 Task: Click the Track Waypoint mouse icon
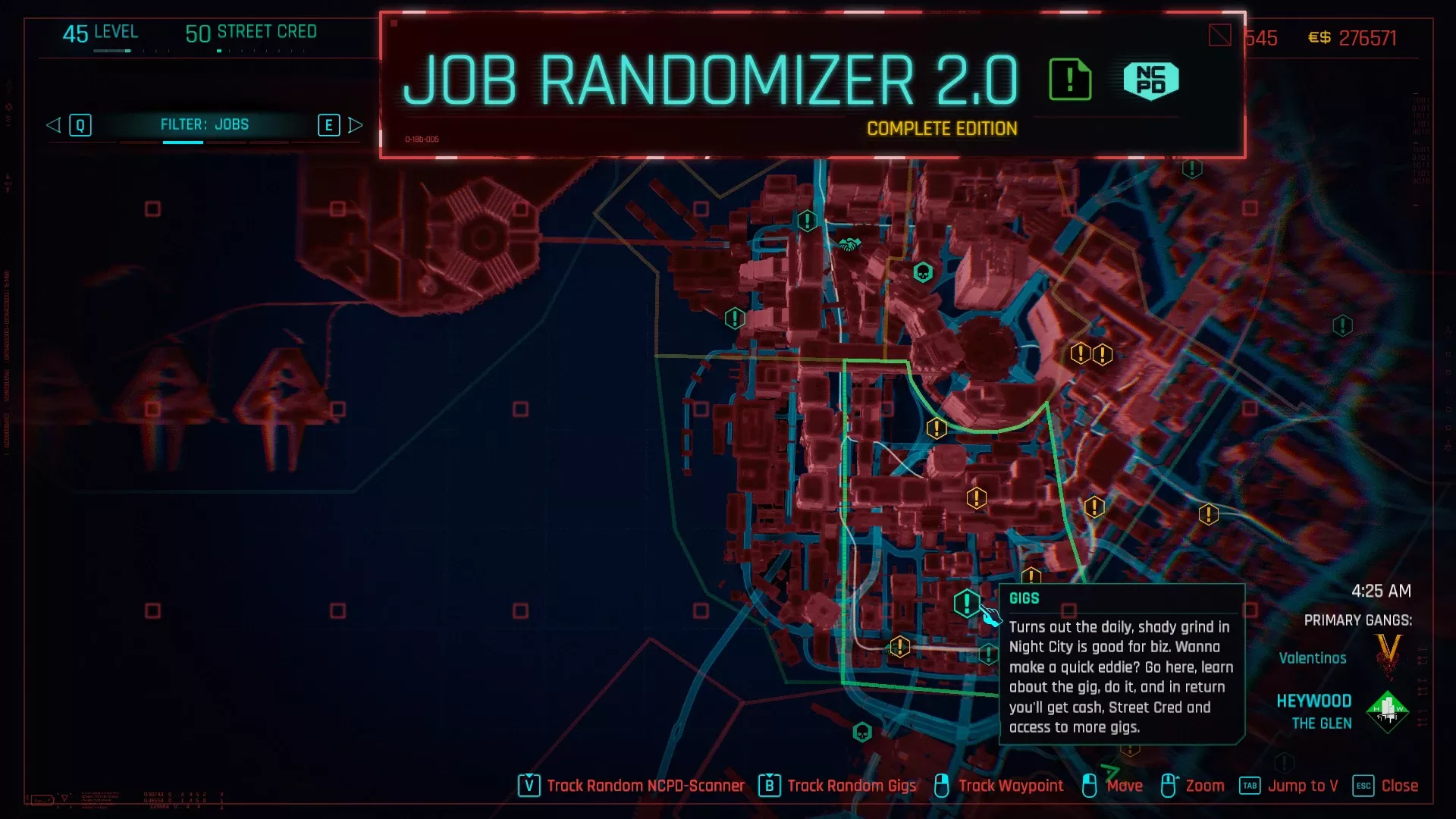pos(942,786)
